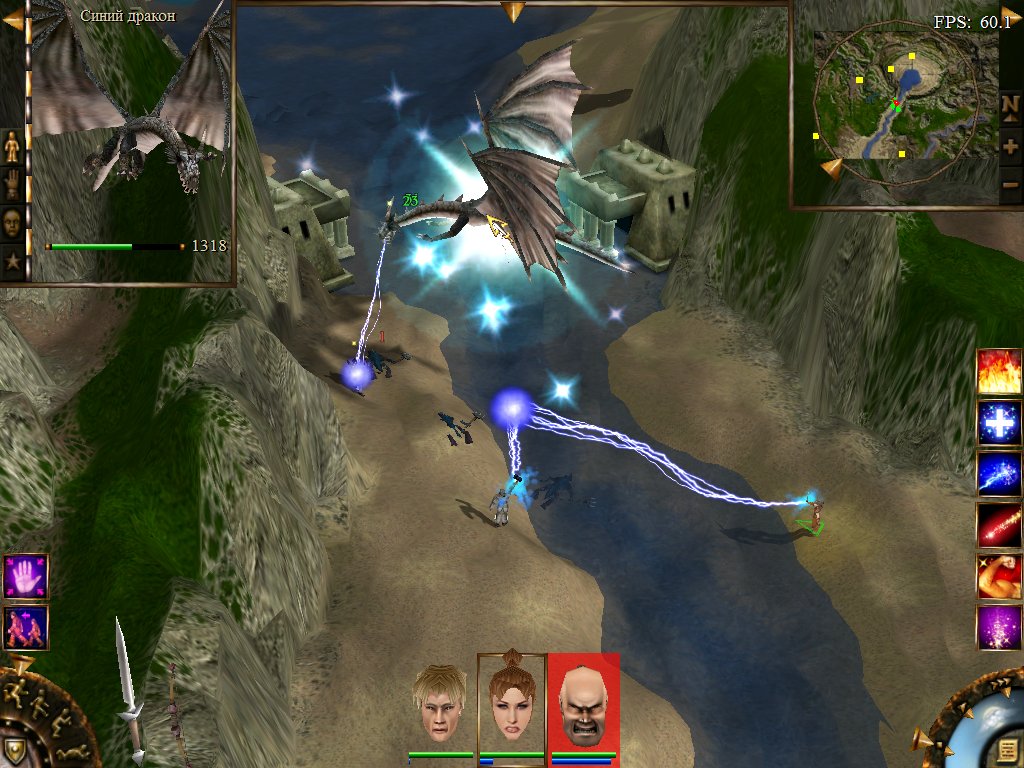Click the minimap zoom-in plus button
Image resolution: width=1024 pixels, height=768 pixels.
coord(1010,146)
